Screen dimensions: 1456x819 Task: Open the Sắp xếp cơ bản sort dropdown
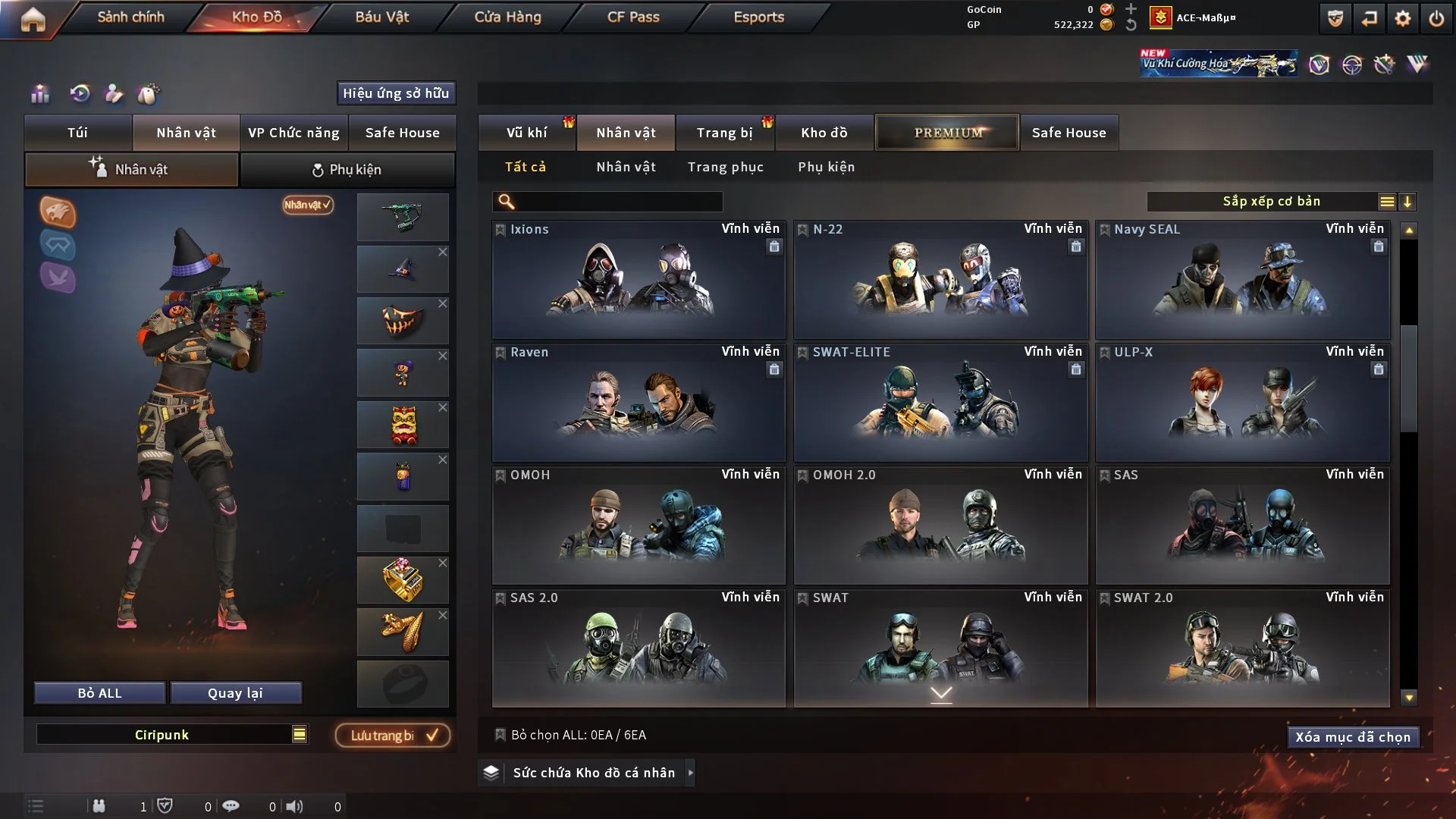coord(1271,202)
